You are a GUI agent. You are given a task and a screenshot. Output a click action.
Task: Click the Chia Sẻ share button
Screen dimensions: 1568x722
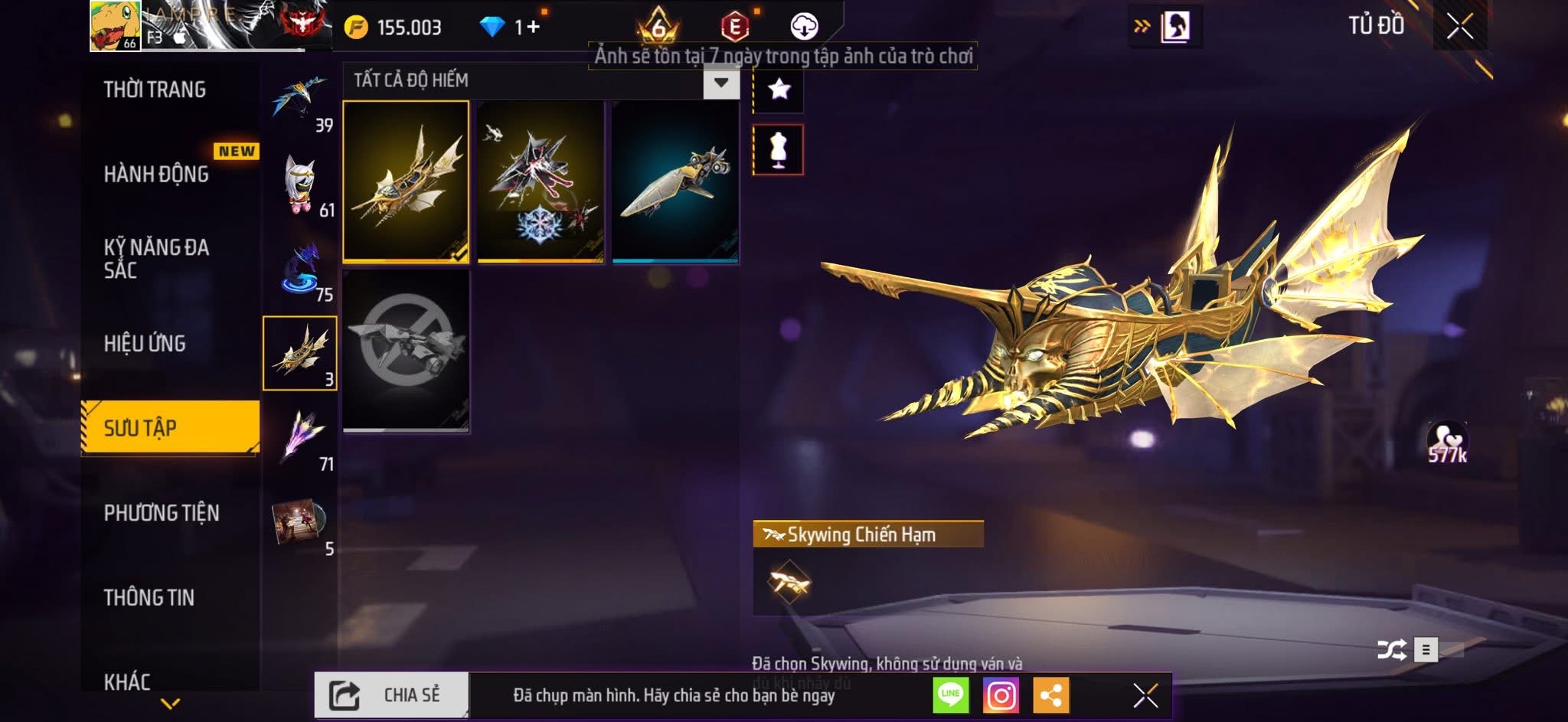point(391,695)
